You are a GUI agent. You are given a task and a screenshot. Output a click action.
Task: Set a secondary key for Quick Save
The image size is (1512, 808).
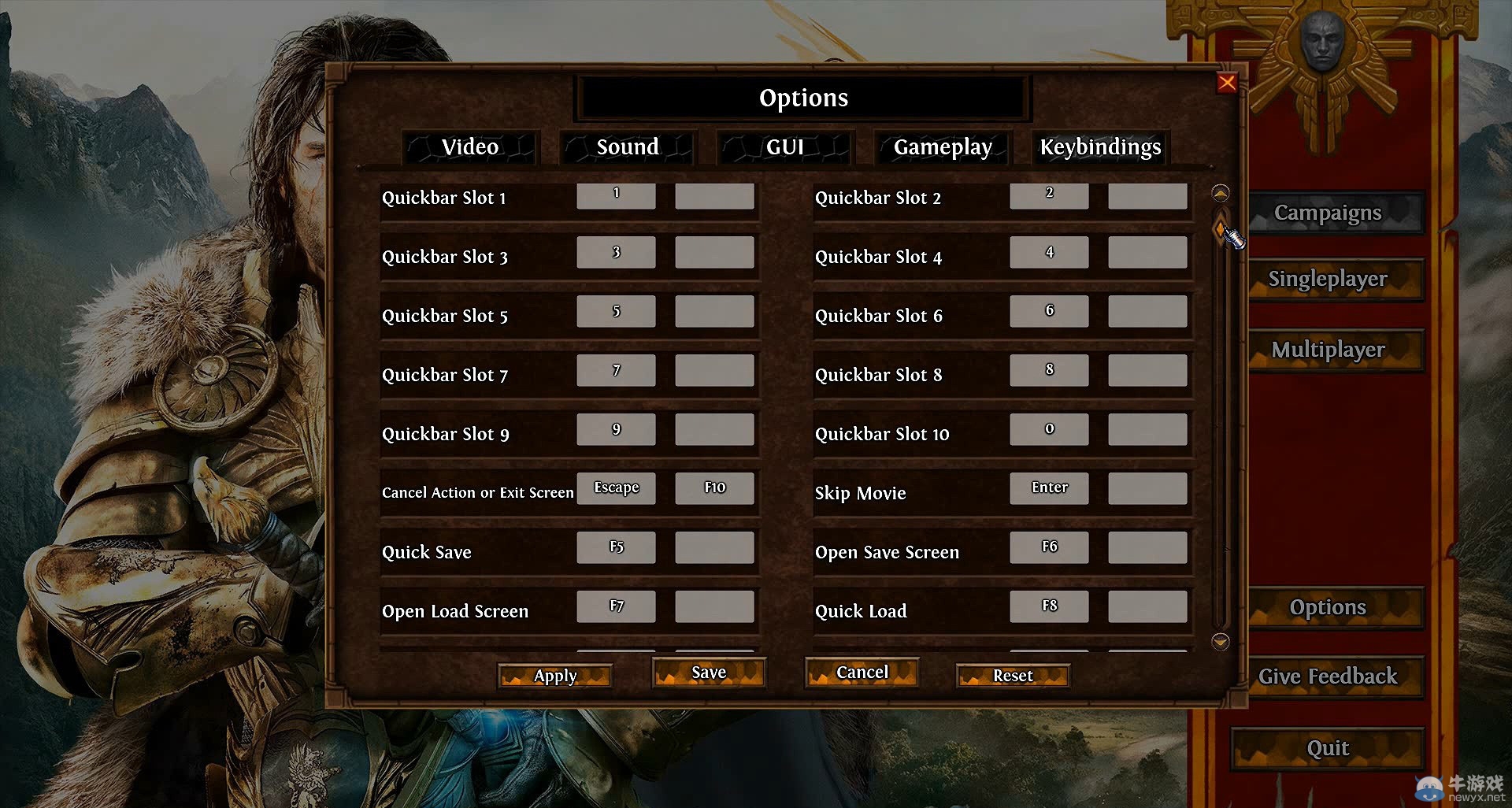coord(713,547)
